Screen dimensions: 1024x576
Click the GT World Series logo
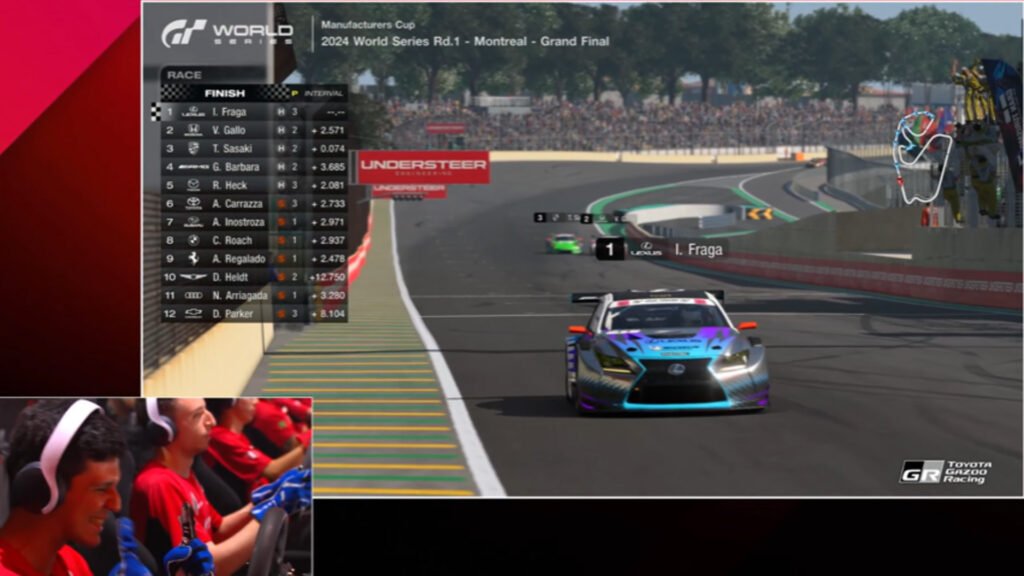coord(227,33)
